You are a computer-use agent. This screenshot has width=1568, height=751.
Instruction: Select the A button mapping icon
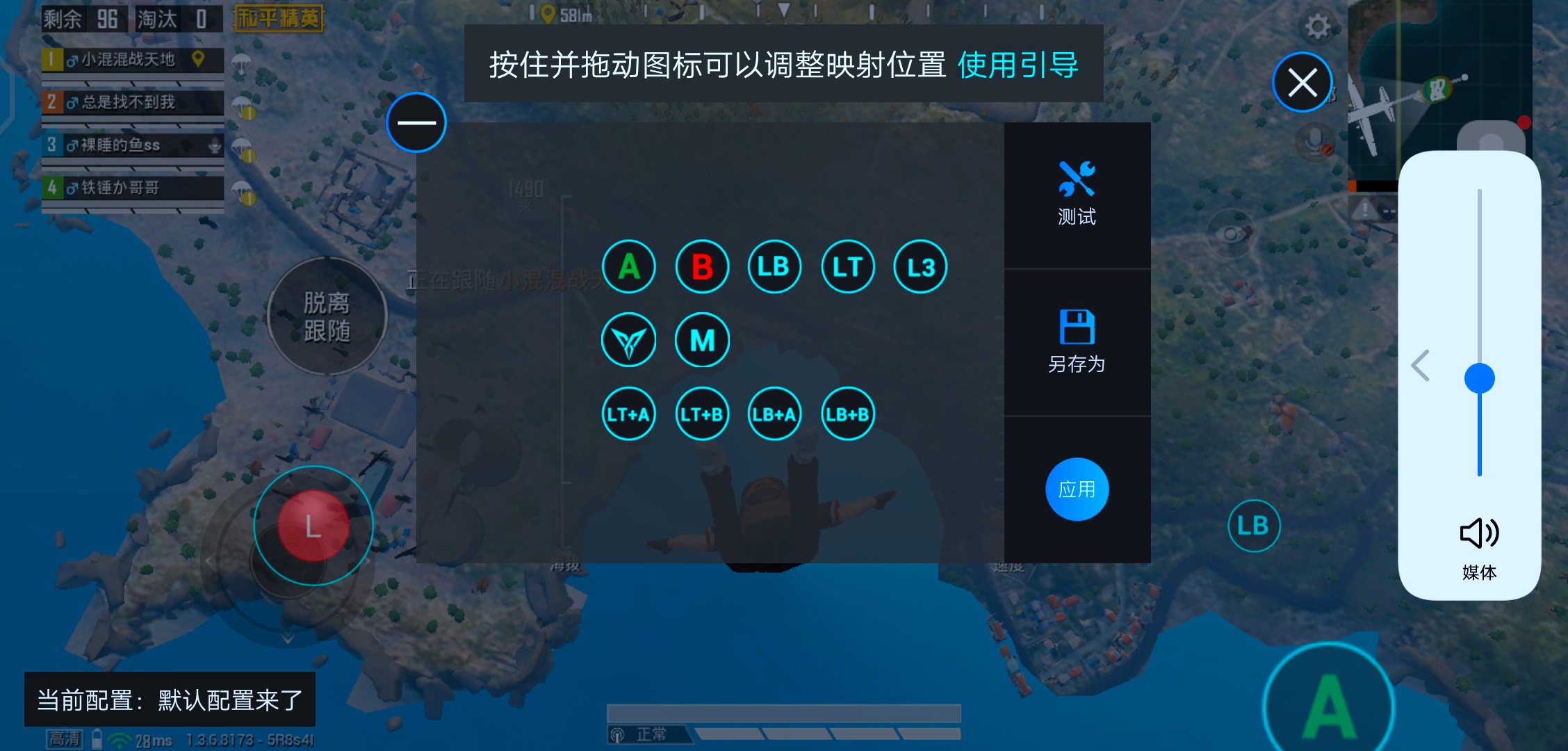[628, 266]
